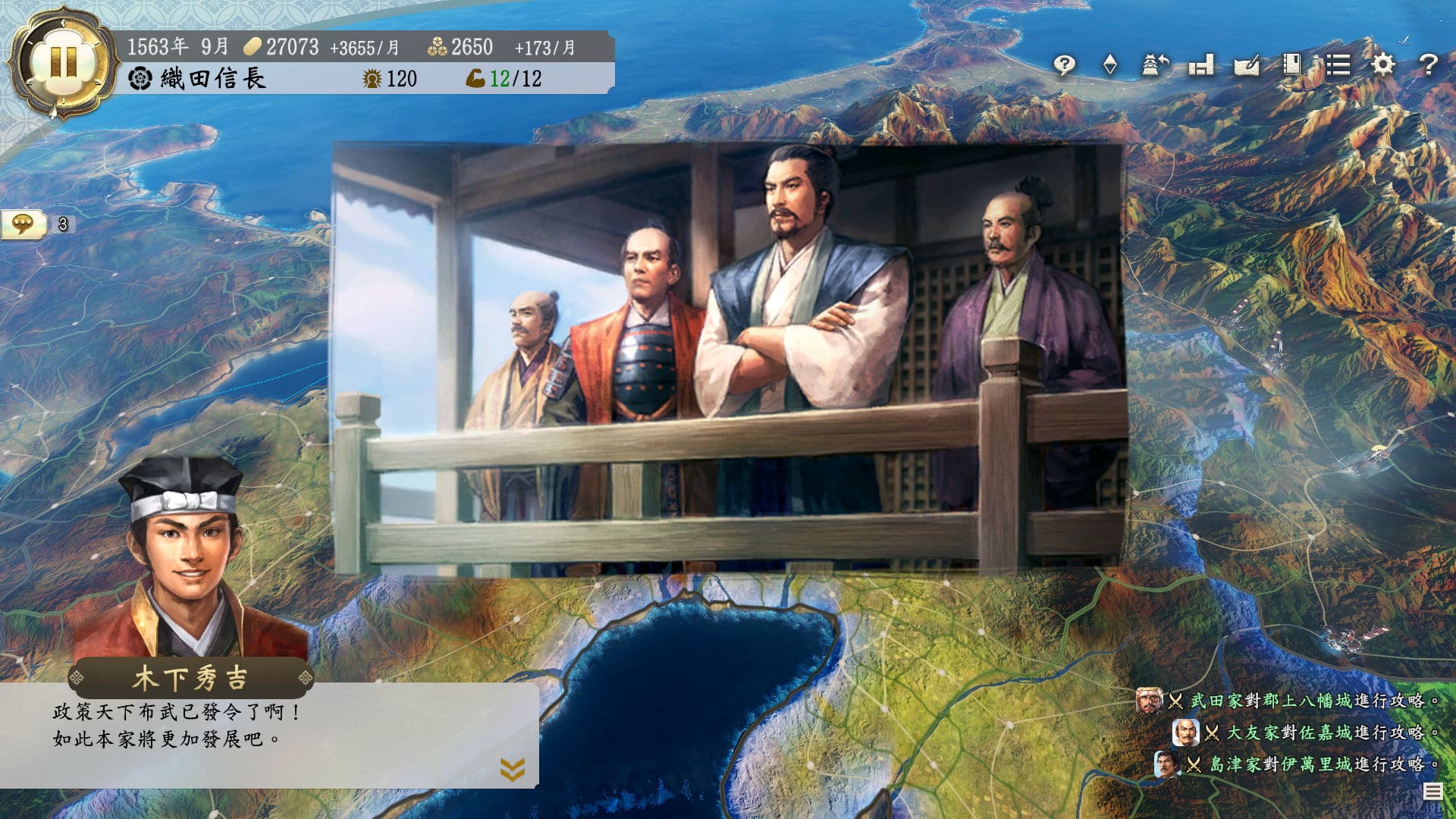Open the bar chart statistics icon
1456x819 pixels.
(x=1201, y=65)
